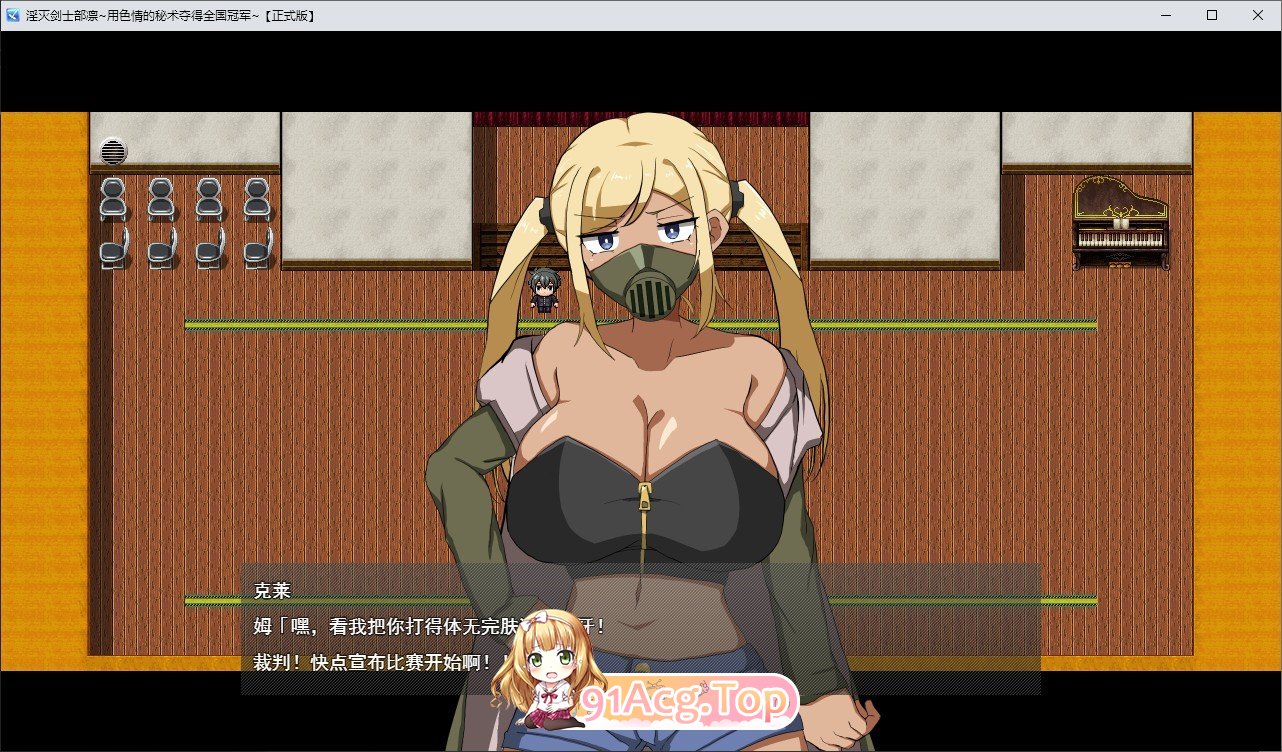Viewport: 1282px width, 752px height.
Task: Click the piano in the top-right corner
Action: pos(1118,222)
